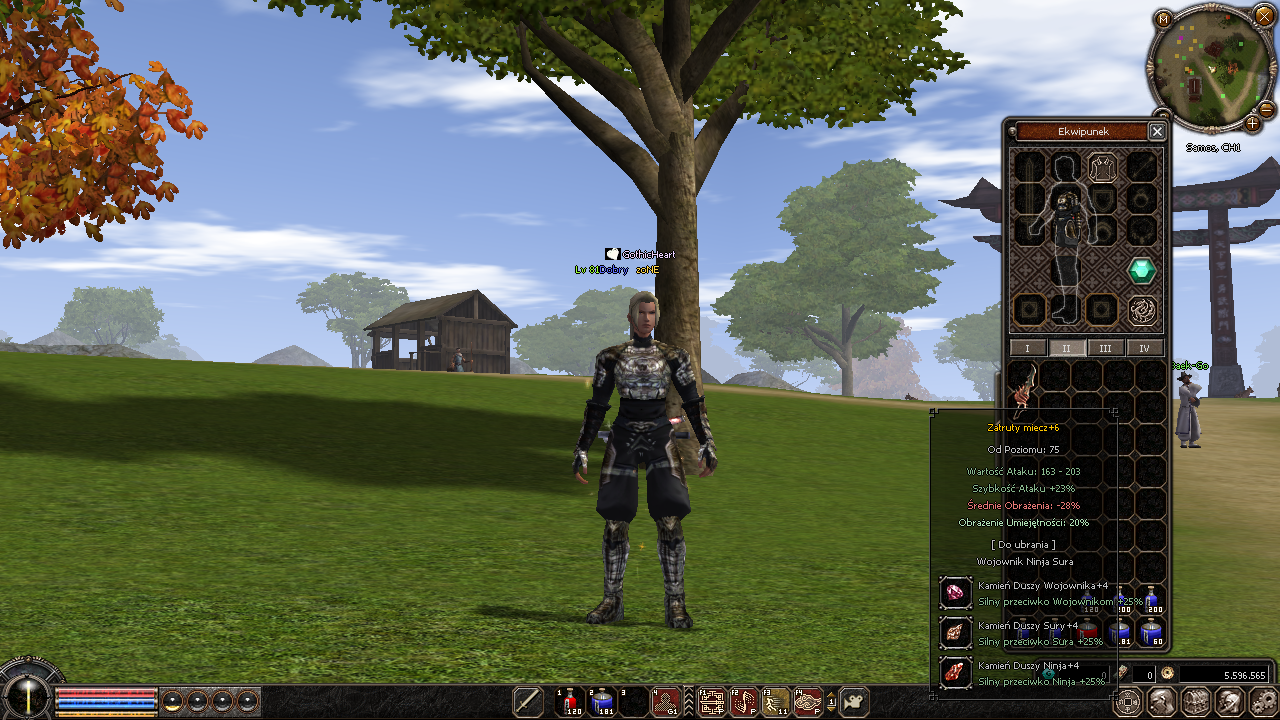Click the green emerald gem button
This screenshot has height=720, width=1280.
coord(1142,270)
